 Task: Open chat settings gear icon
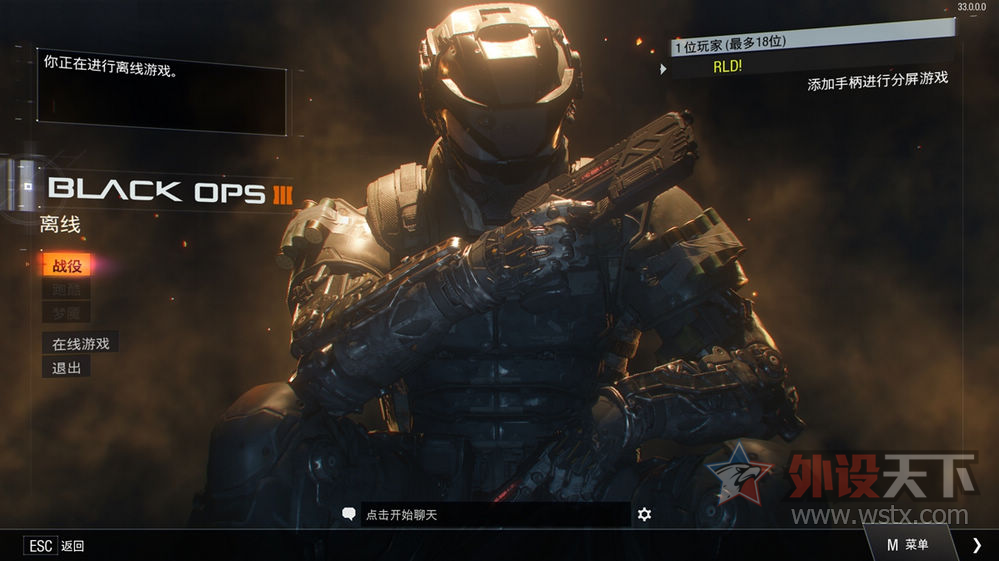click(644, 514)
